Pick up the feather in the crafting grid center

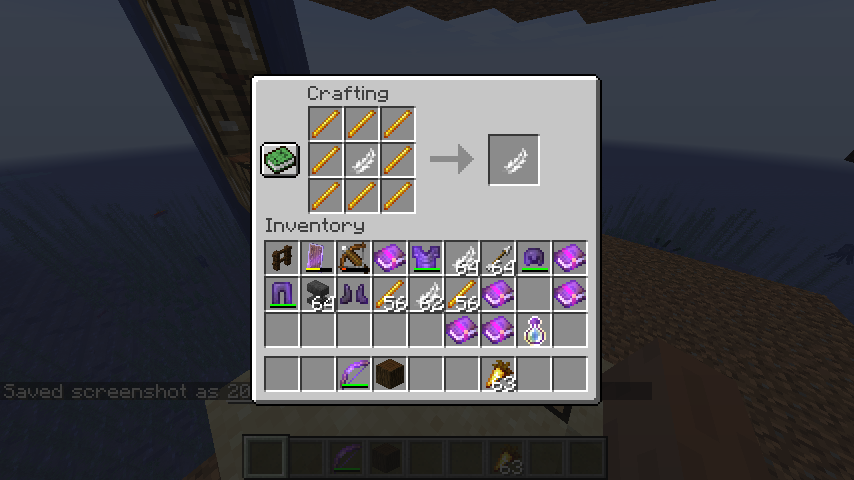pyautogui.click(x=362, y=160)
